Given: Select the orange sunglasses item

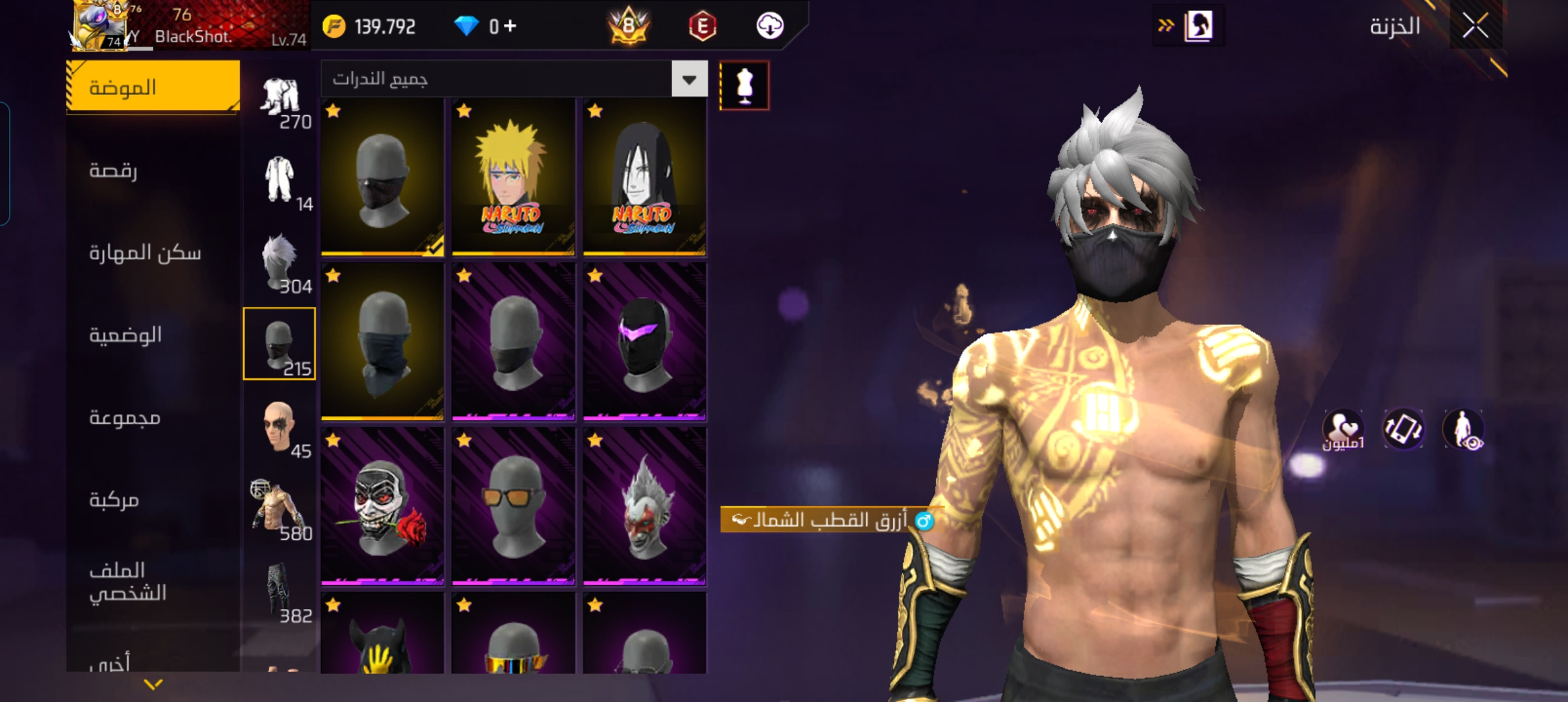Looking at the screenshot, I should click(x=513, y=506).
